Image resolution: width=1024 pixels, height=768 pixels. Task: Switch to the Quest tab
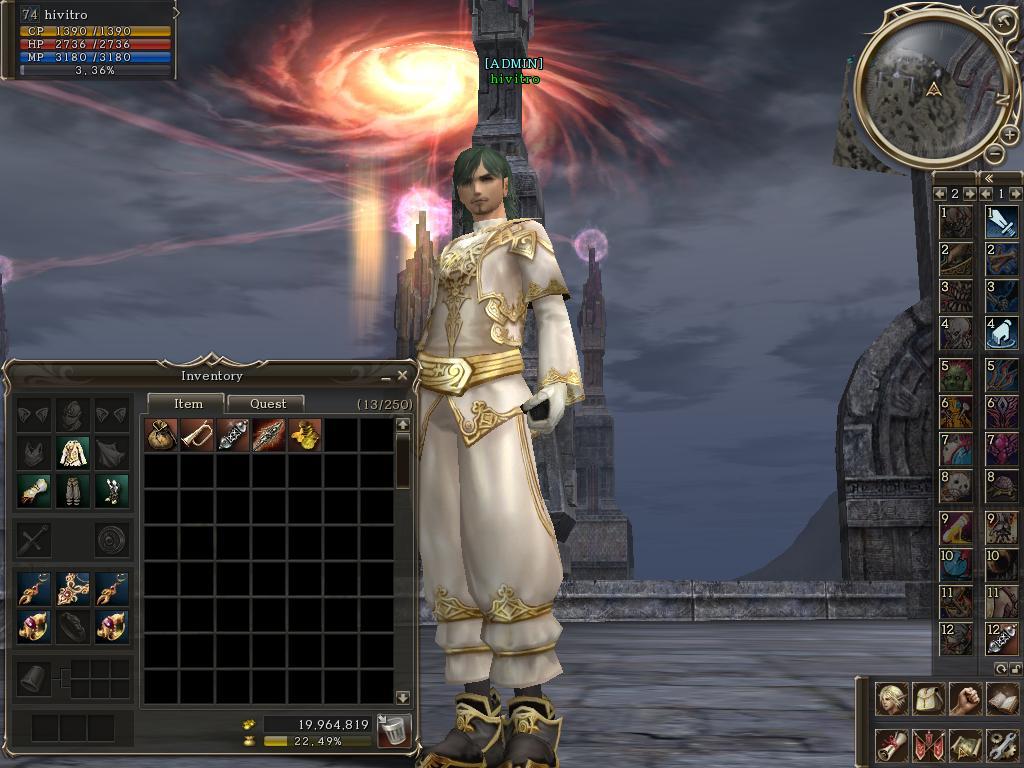[x=267, y=404]
